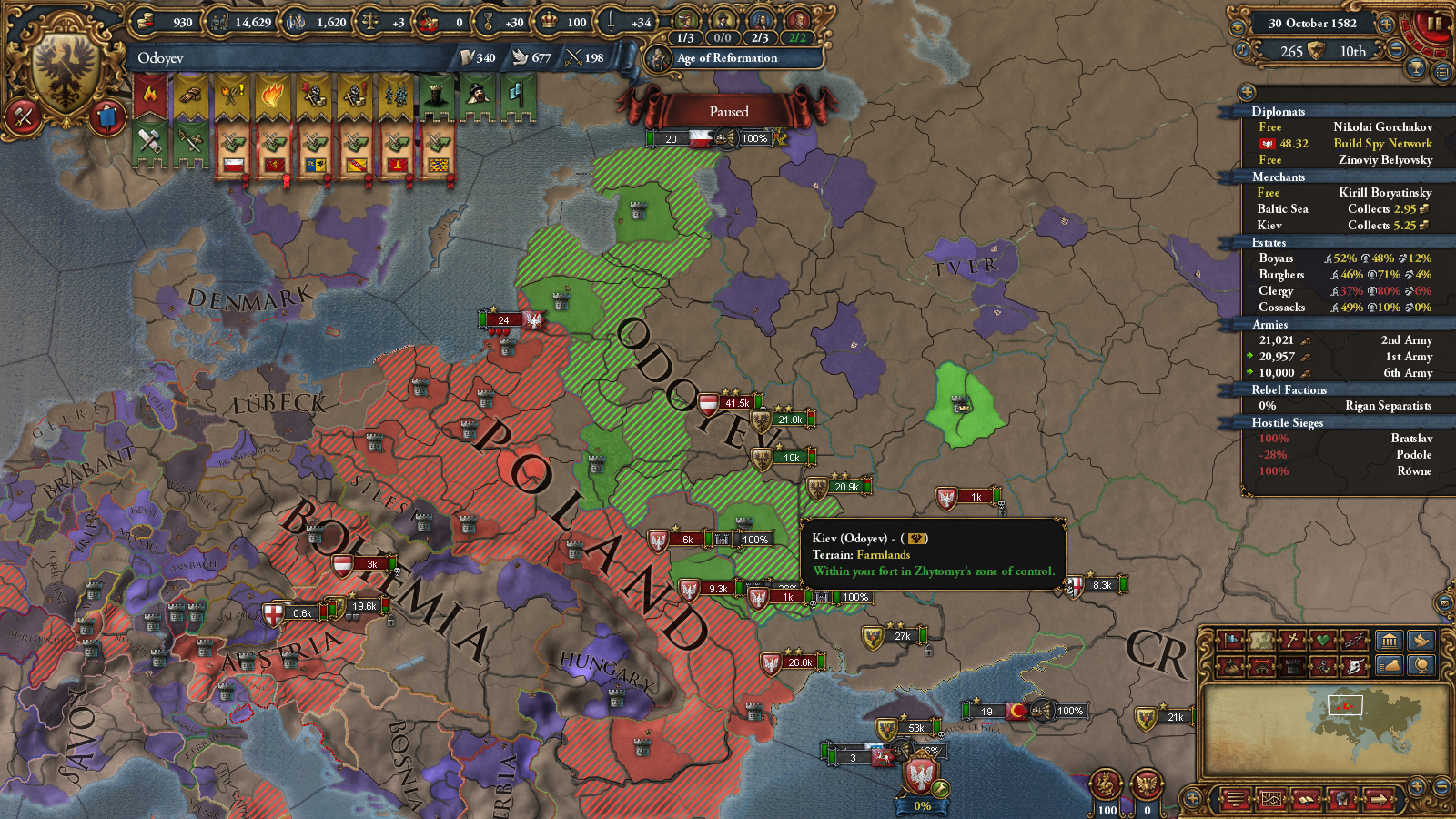Mute game music via the note icon
1456x819 pixels.
coord(1240,50)
